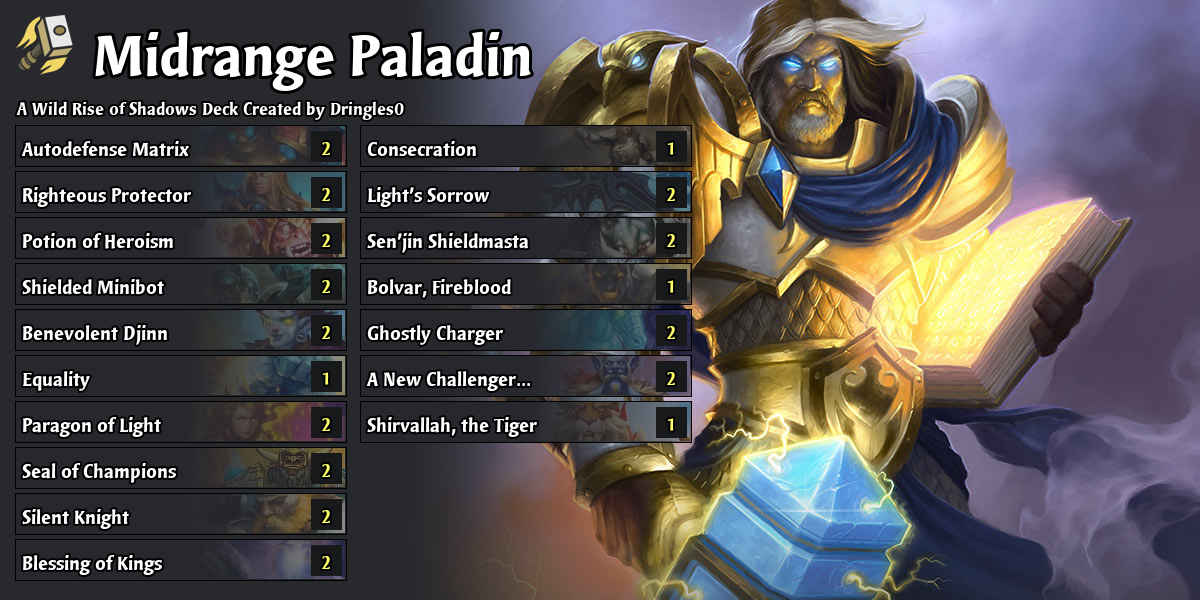Select the Ghostly Charger entry

tap(525, 334)
